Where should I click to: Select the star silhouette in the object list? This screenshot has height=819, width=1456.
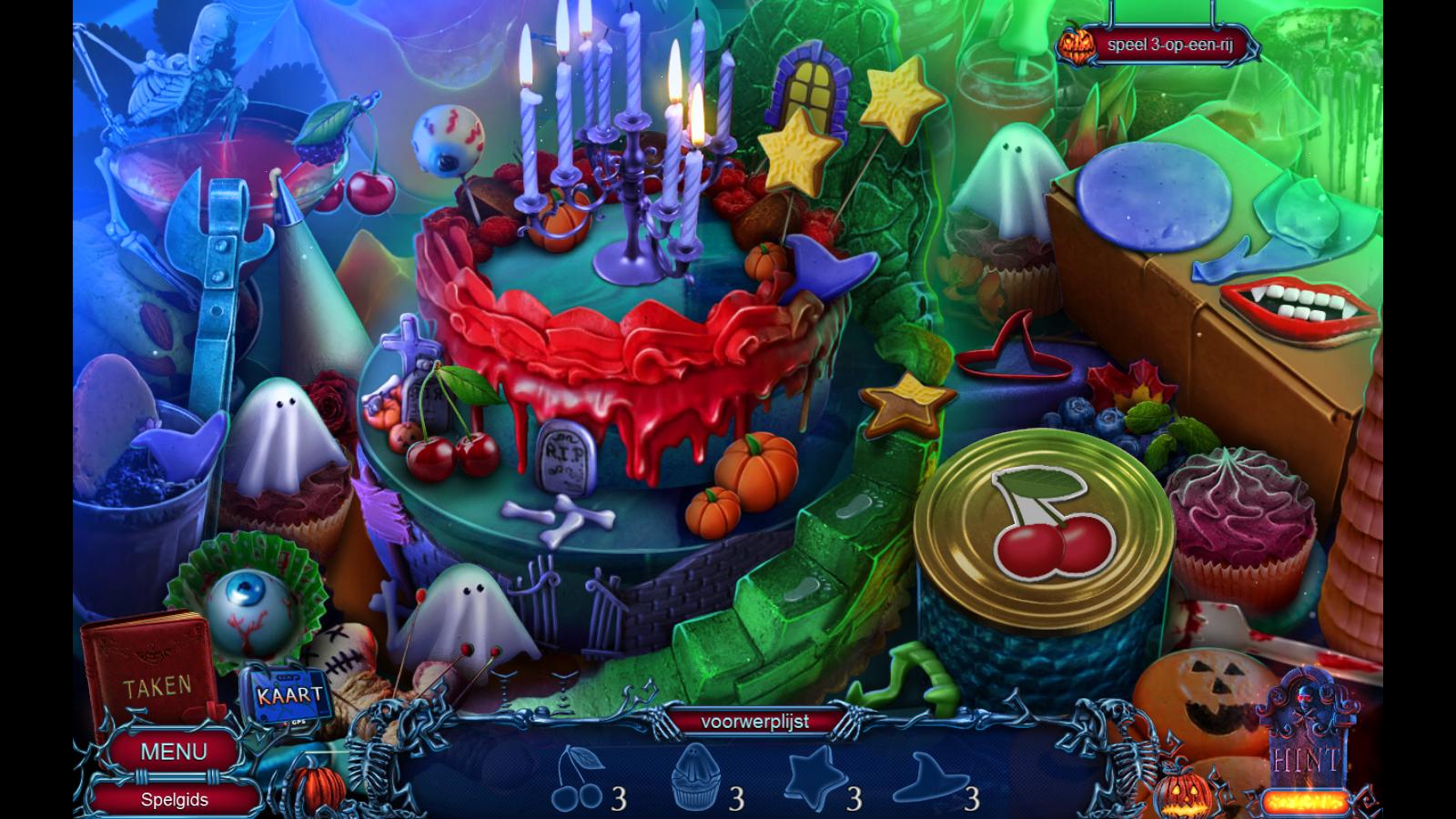(x=812, y=776)
